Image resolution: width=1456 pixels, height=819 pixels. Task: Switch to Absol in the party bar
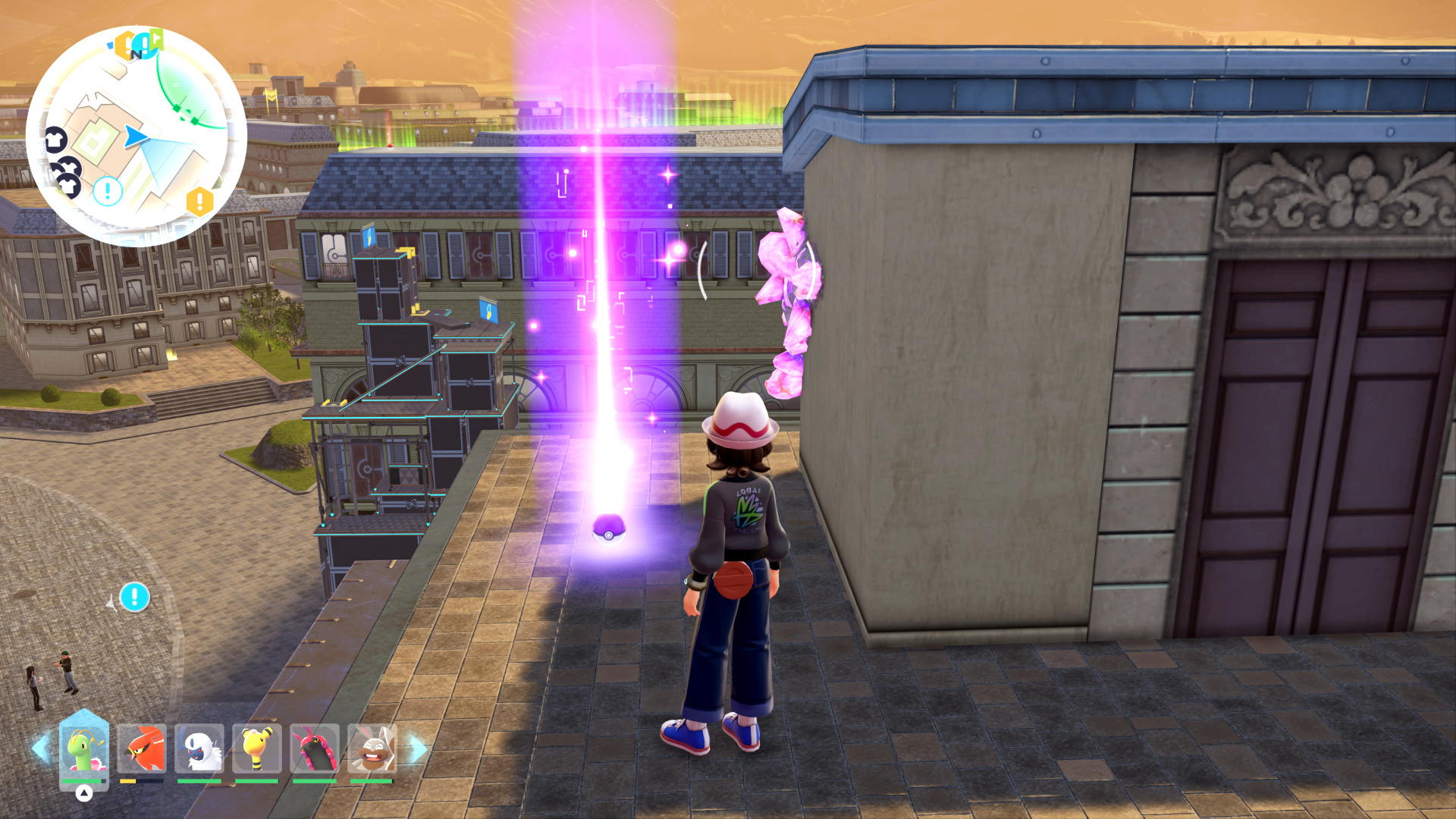point(199,749)
